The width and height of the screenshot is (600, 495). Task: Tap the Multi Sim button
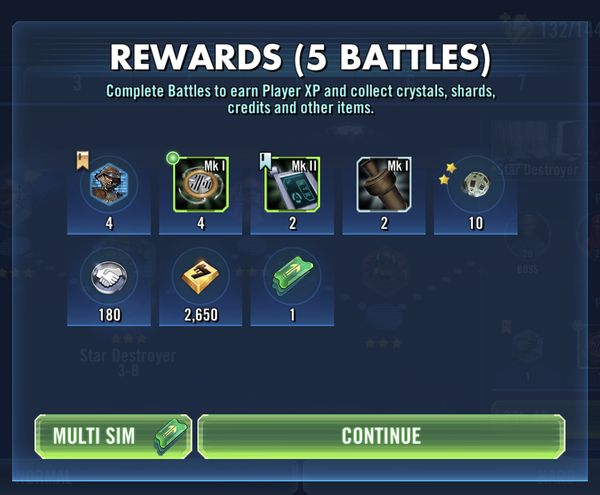pyautogui.click(x=112, y=436)
